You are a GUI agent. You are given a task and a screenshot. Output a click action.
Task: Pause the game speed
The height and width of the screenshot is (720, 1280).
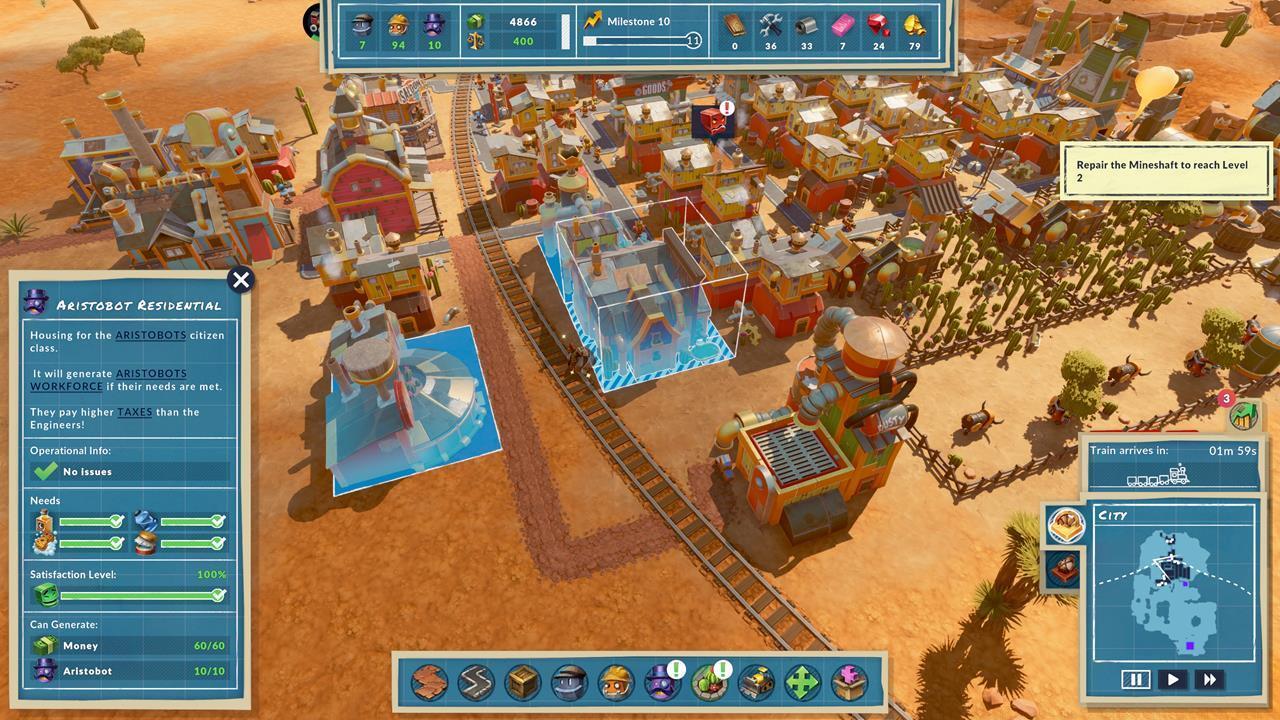(x=1135, y=679)
